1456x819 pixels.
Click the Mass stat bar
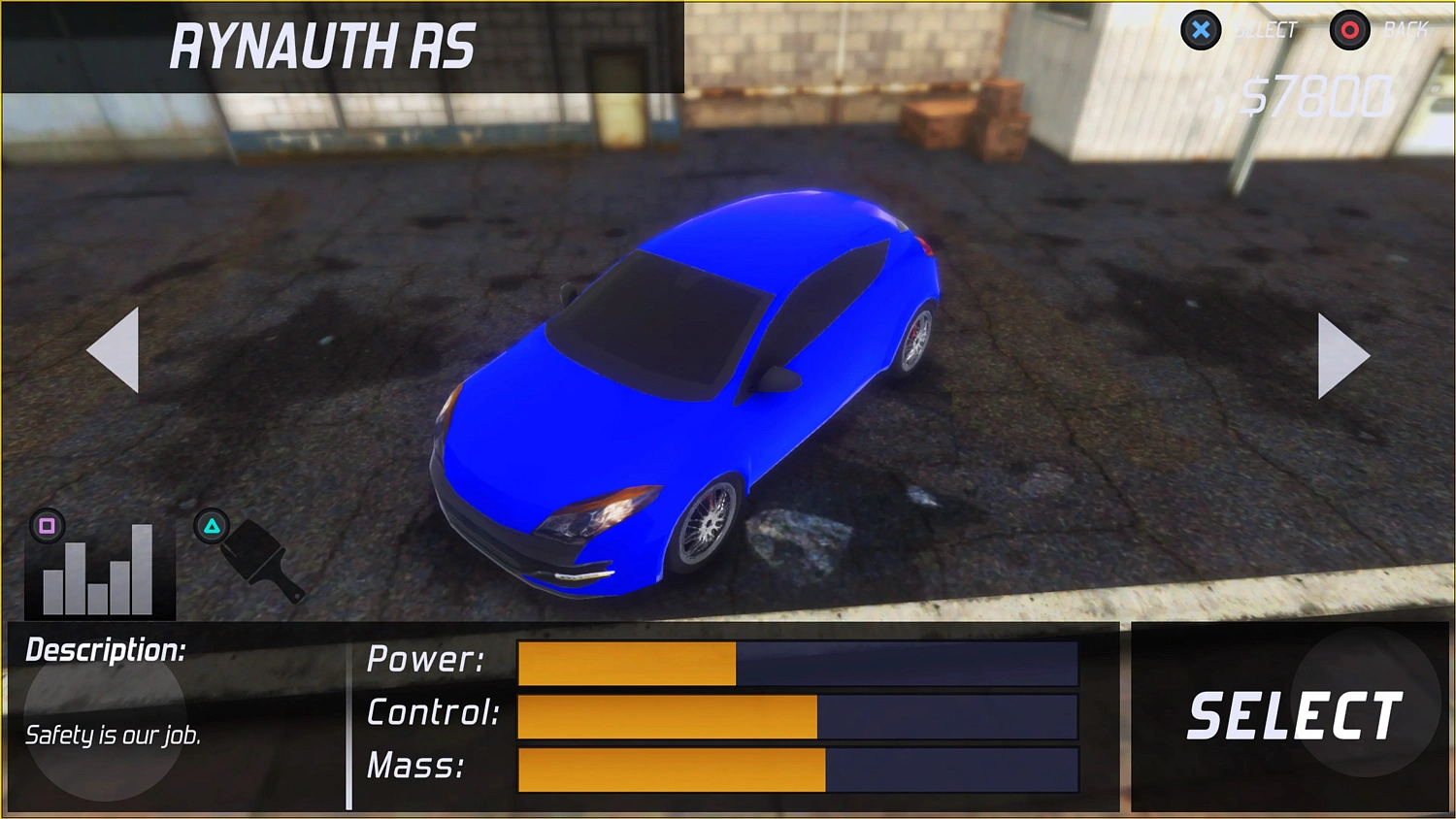(x=798, y=770)
